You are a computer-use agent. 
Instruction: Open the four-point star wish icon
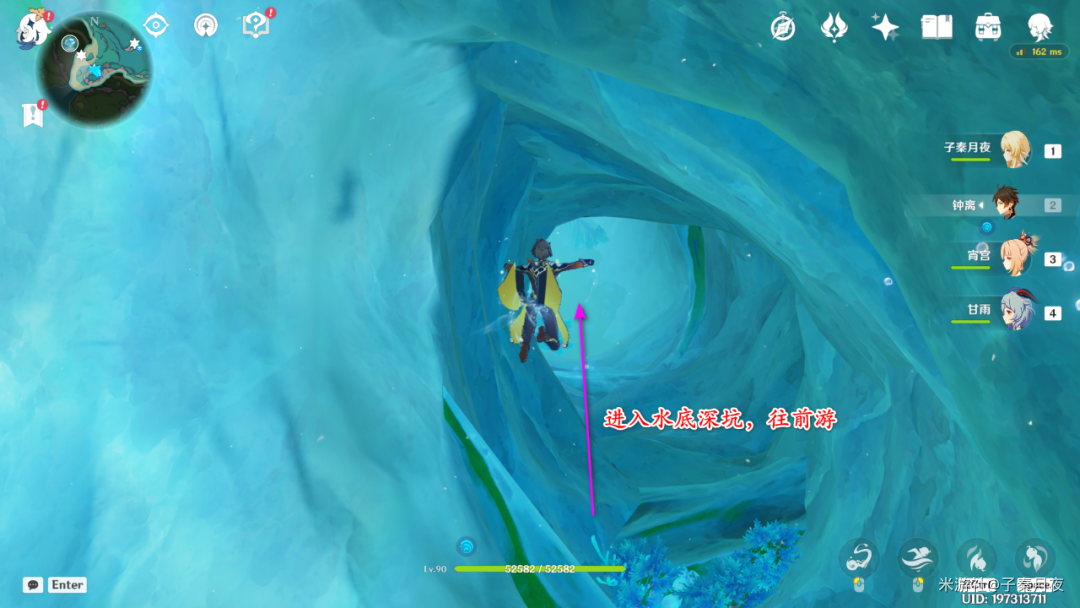pos(885,27)
